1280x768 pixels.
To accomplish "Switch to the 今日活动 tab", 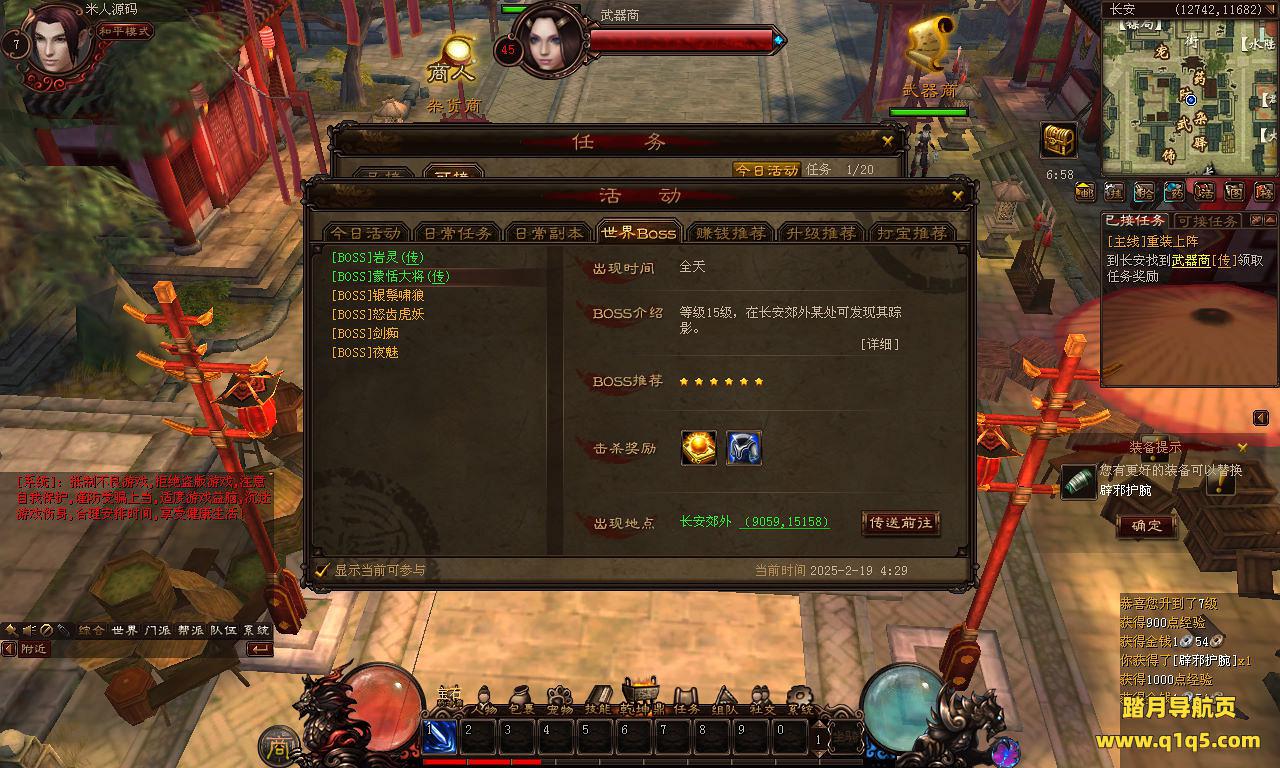I will 366,233.
